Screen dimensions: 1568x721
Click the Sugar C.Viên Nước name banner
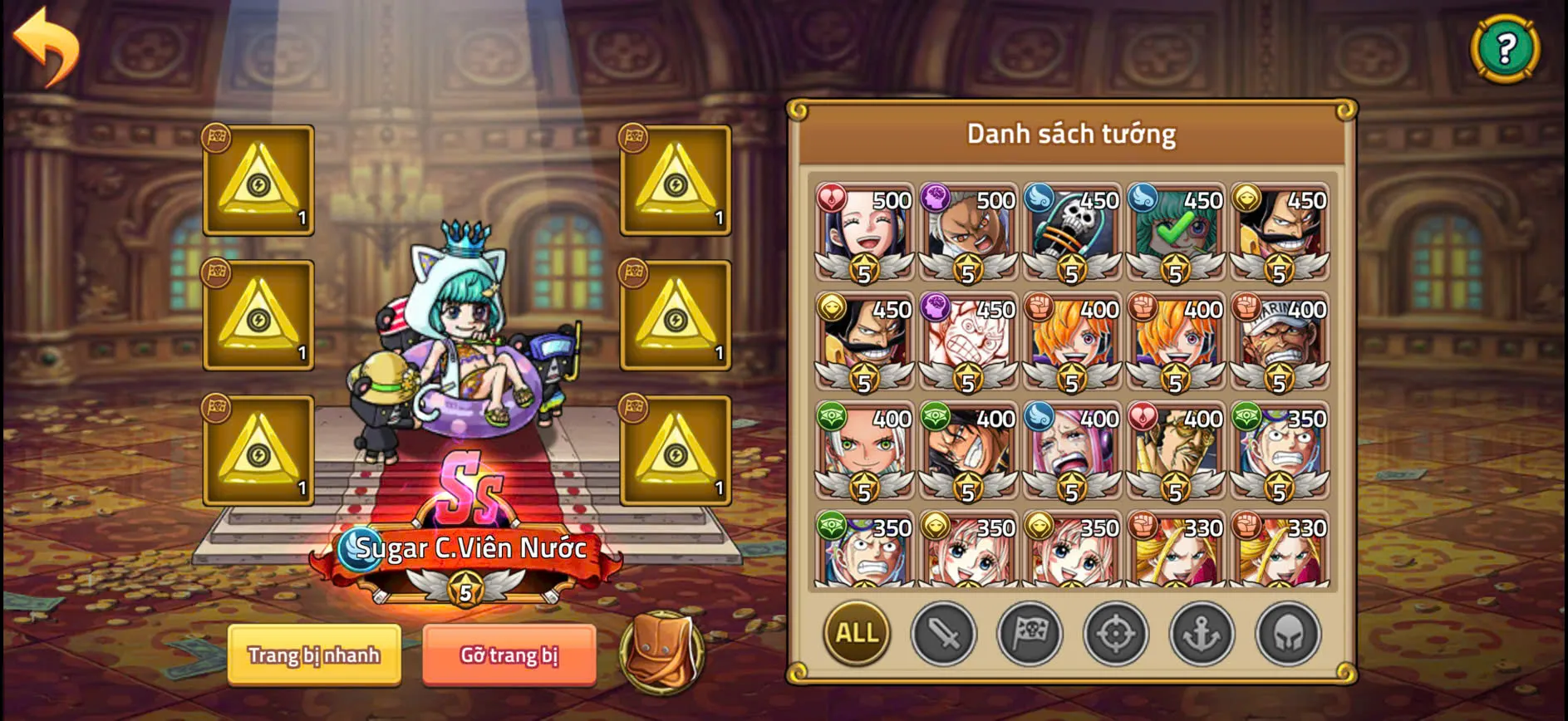point(471,547)
